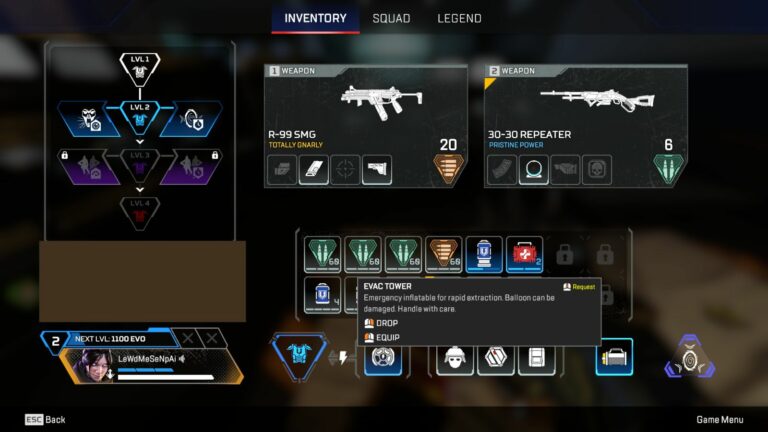Click the 30-30 Repeater optic attachment slot
Image resolution: width=768 pixels, height=432 pixels.
point(533,170)
